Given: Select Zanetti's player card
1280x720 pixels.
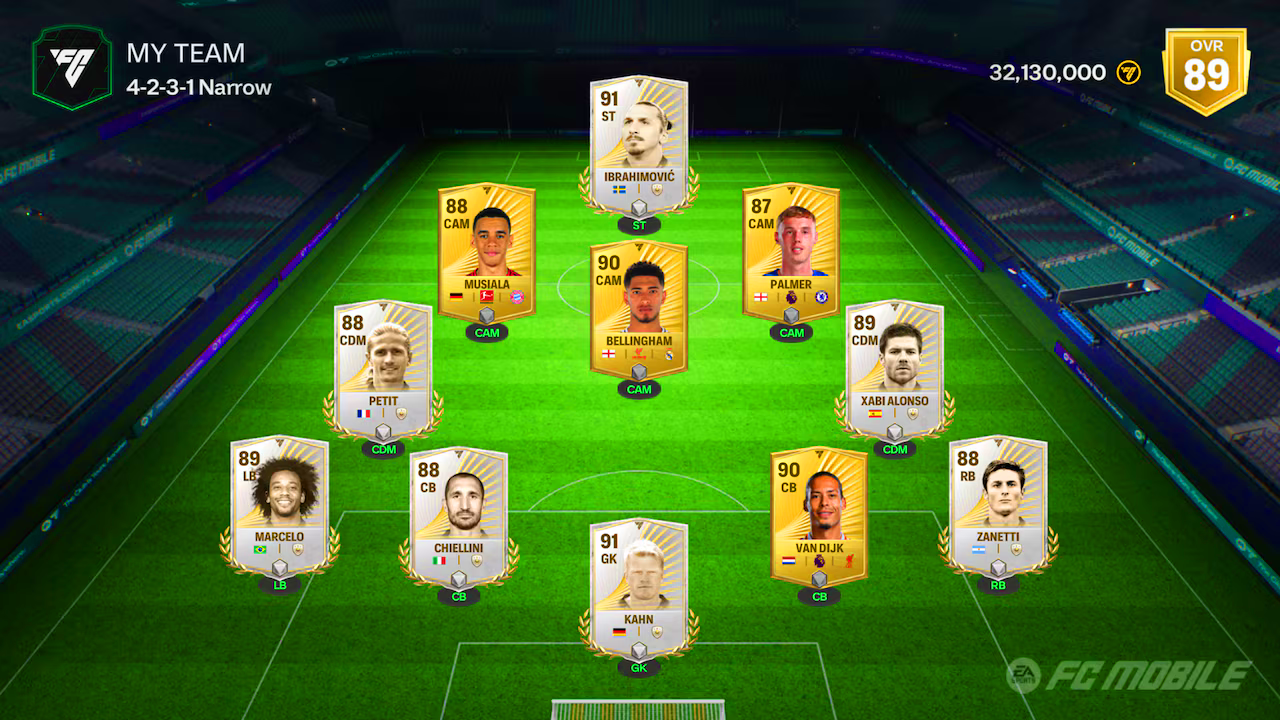Looking at the screenshot, I should pos(997,505).
